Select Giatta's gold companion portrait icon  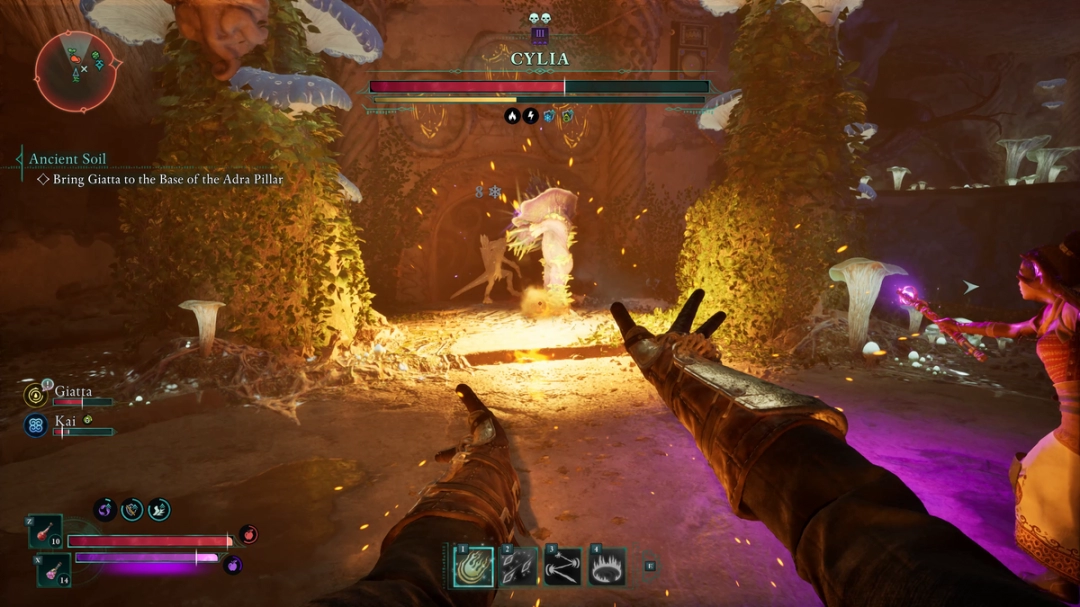(x=35, y=395)
